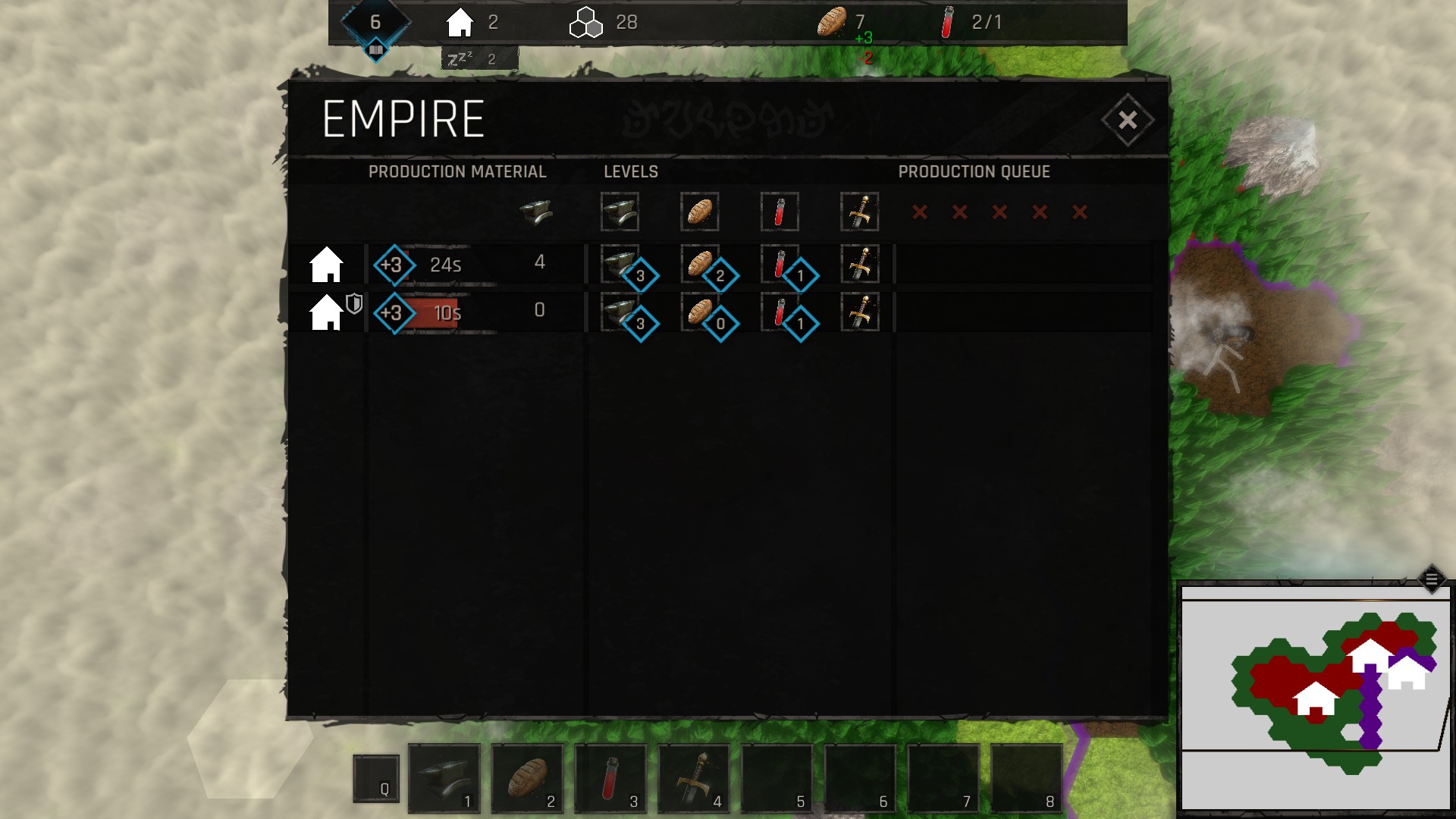
Task: Select the shielded settlement house icon
Action: tap(327, 312)
